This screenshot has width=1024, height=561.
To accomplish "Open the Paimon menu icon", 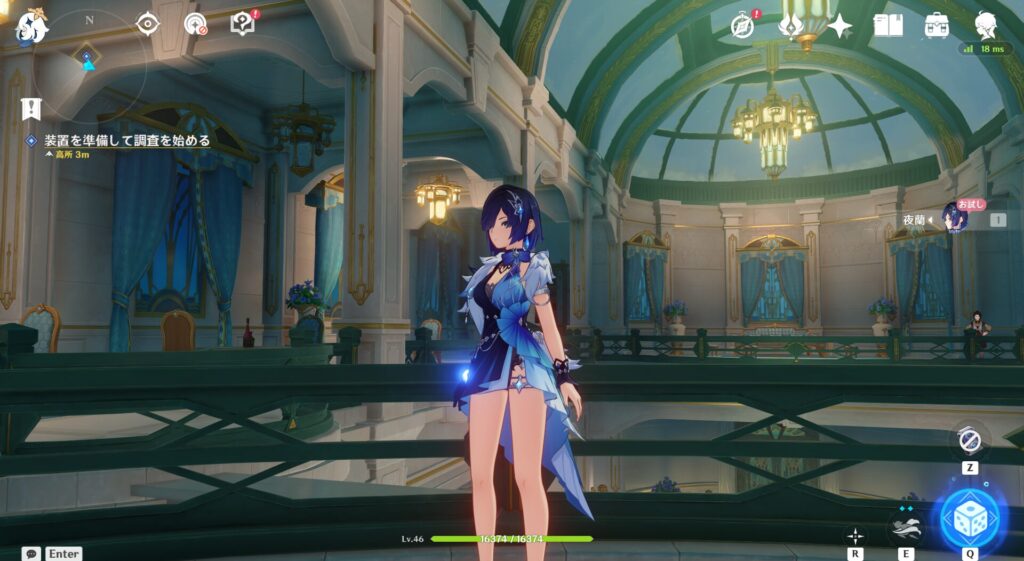I will point(31,27).
